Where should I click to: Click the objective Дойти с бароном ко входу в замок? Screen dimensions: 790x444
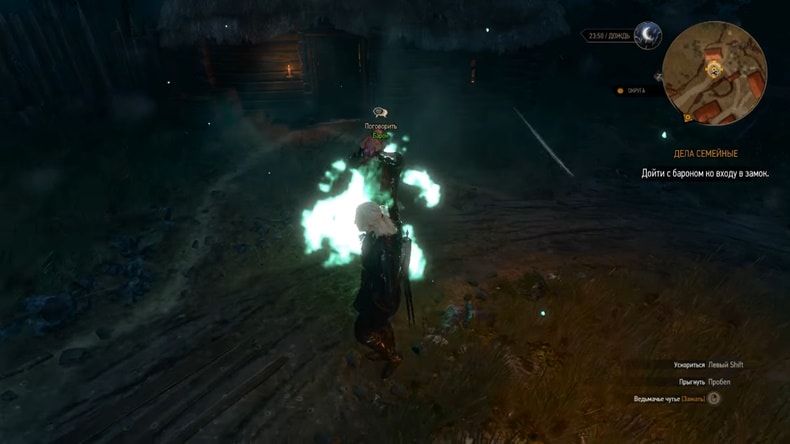705,173
